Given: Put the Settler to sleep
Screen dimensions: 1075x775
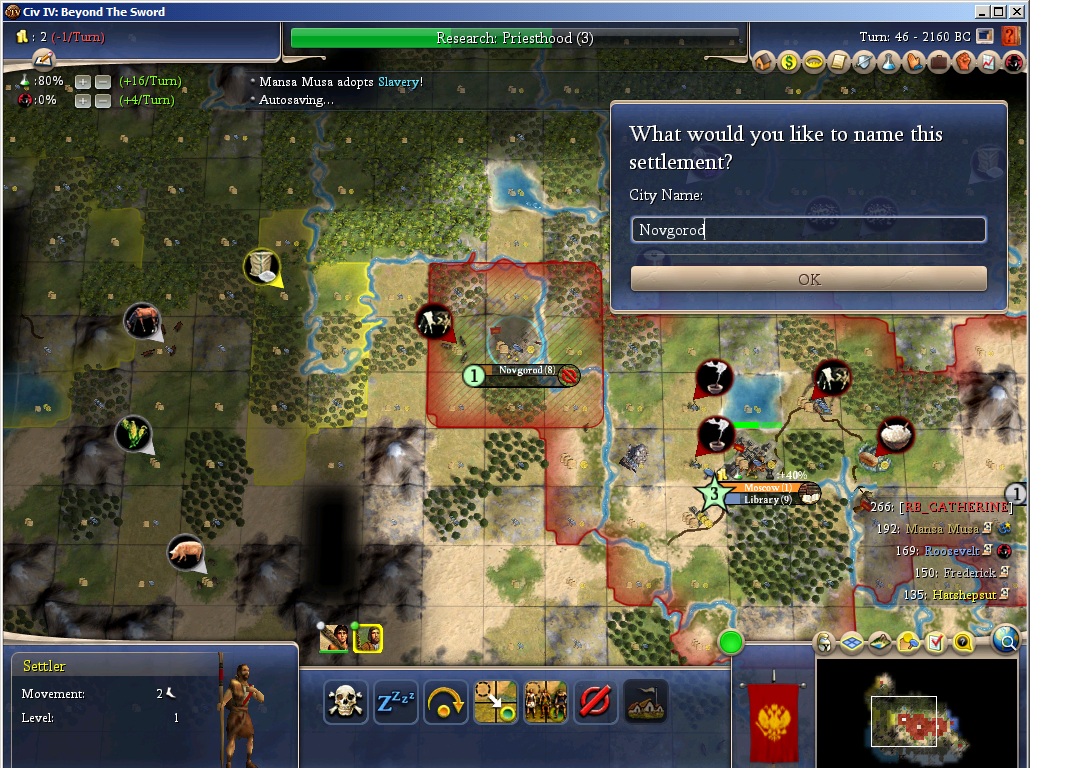Looking at the screenshot, I should coord(395,702).
